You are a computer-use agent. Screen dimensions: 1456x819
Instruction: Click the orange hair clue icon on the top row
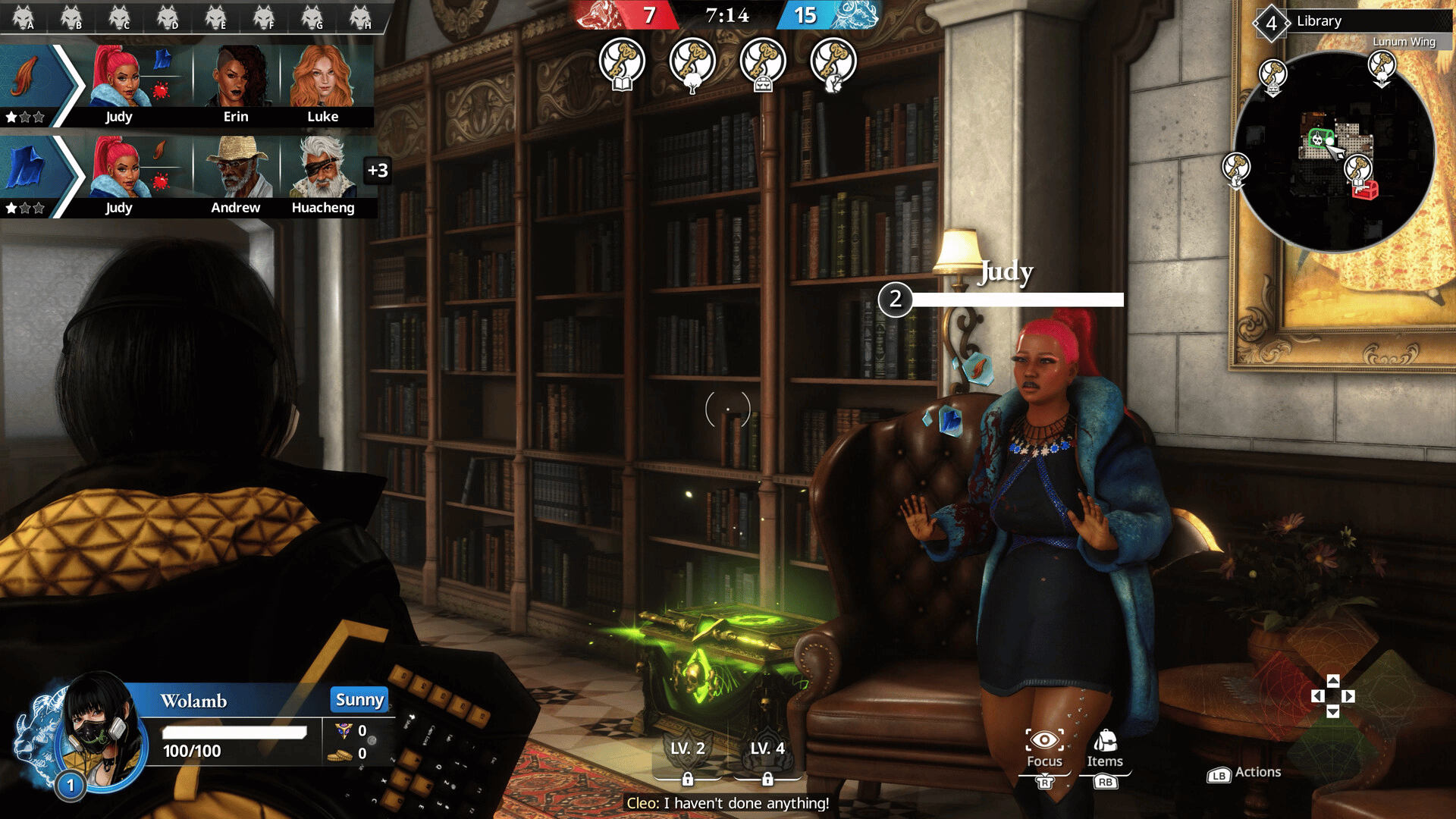[26, 79]
